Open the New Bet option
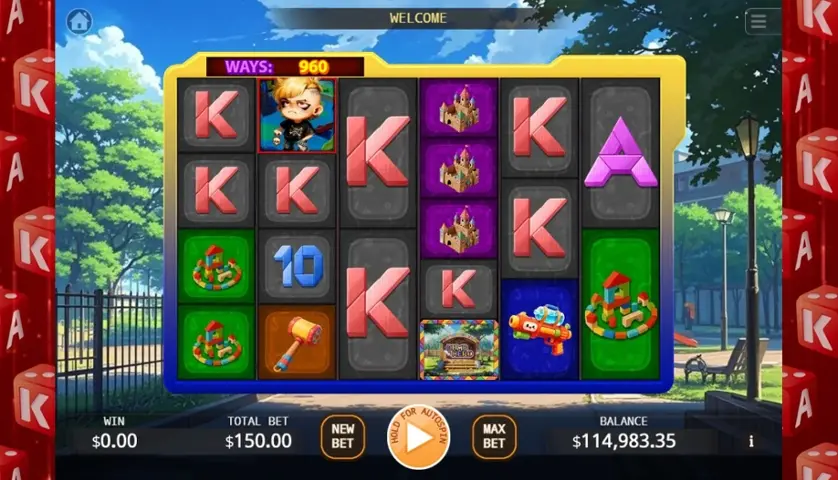 342,437
